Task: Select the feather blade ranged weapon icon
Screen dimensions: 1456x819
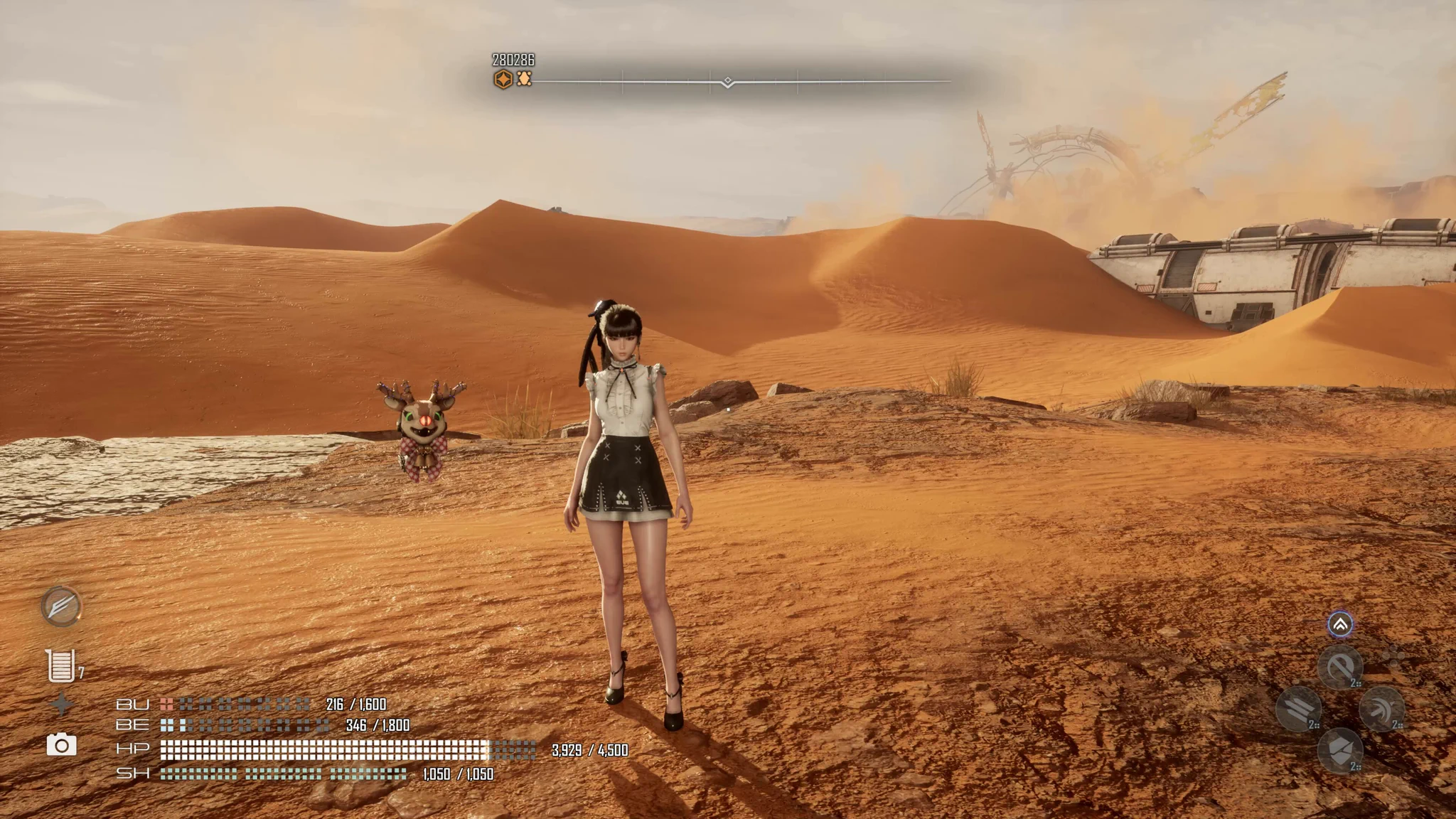Action: [x=61, y=606]
